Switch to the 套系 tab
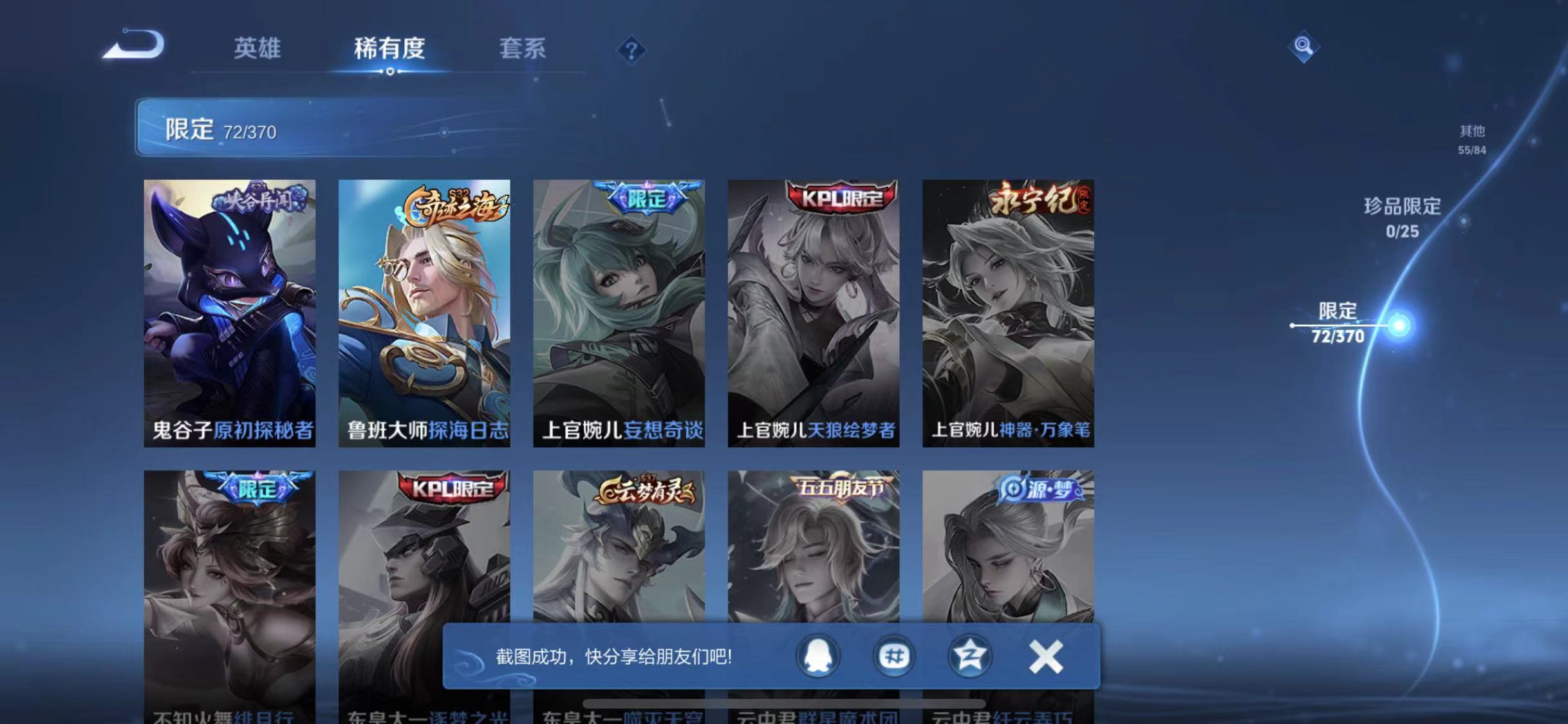Viewport: 1568px width, 724px height. [x=523, y=50]
